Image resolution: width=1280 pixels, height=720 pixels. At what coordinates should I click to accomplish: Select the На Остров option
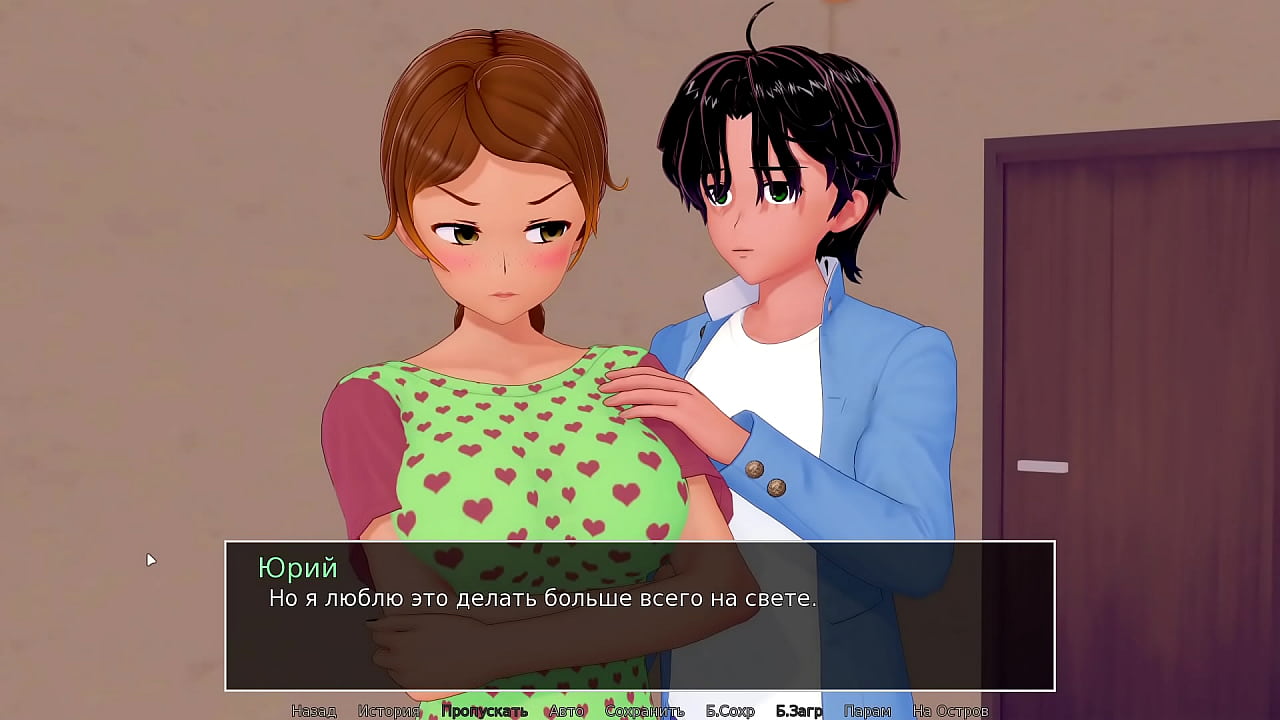click(950, 711)
